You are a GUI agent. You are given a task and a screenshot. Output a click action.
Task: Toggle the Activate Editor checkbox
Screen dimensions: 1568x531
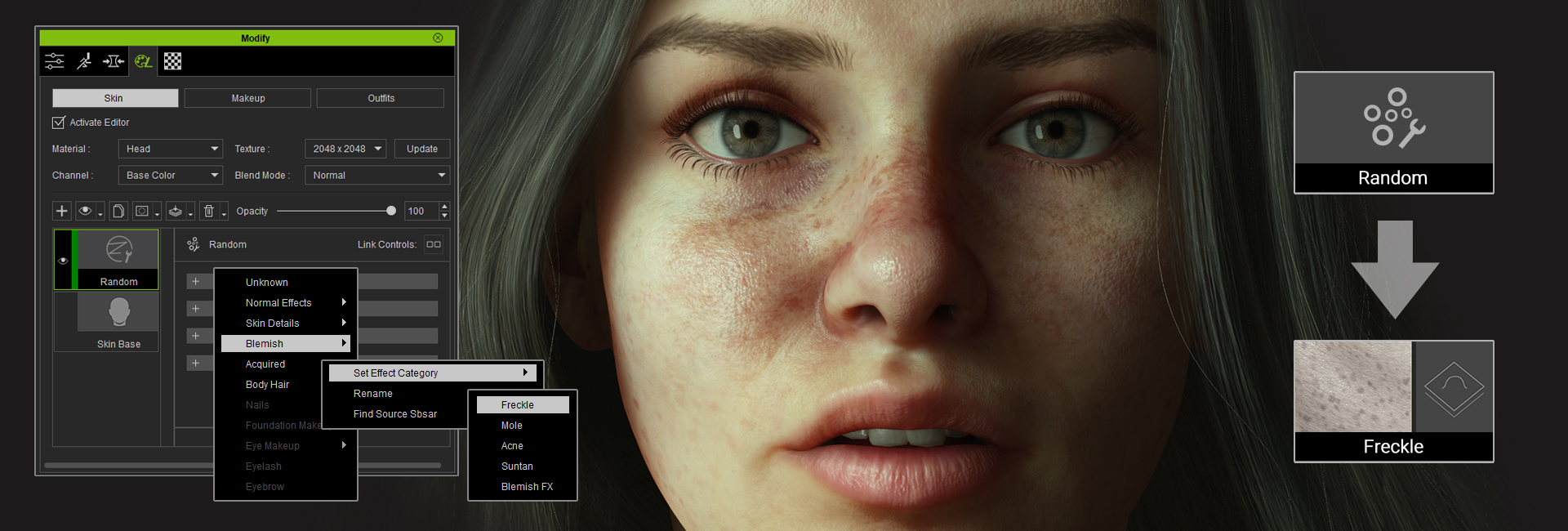59,123
